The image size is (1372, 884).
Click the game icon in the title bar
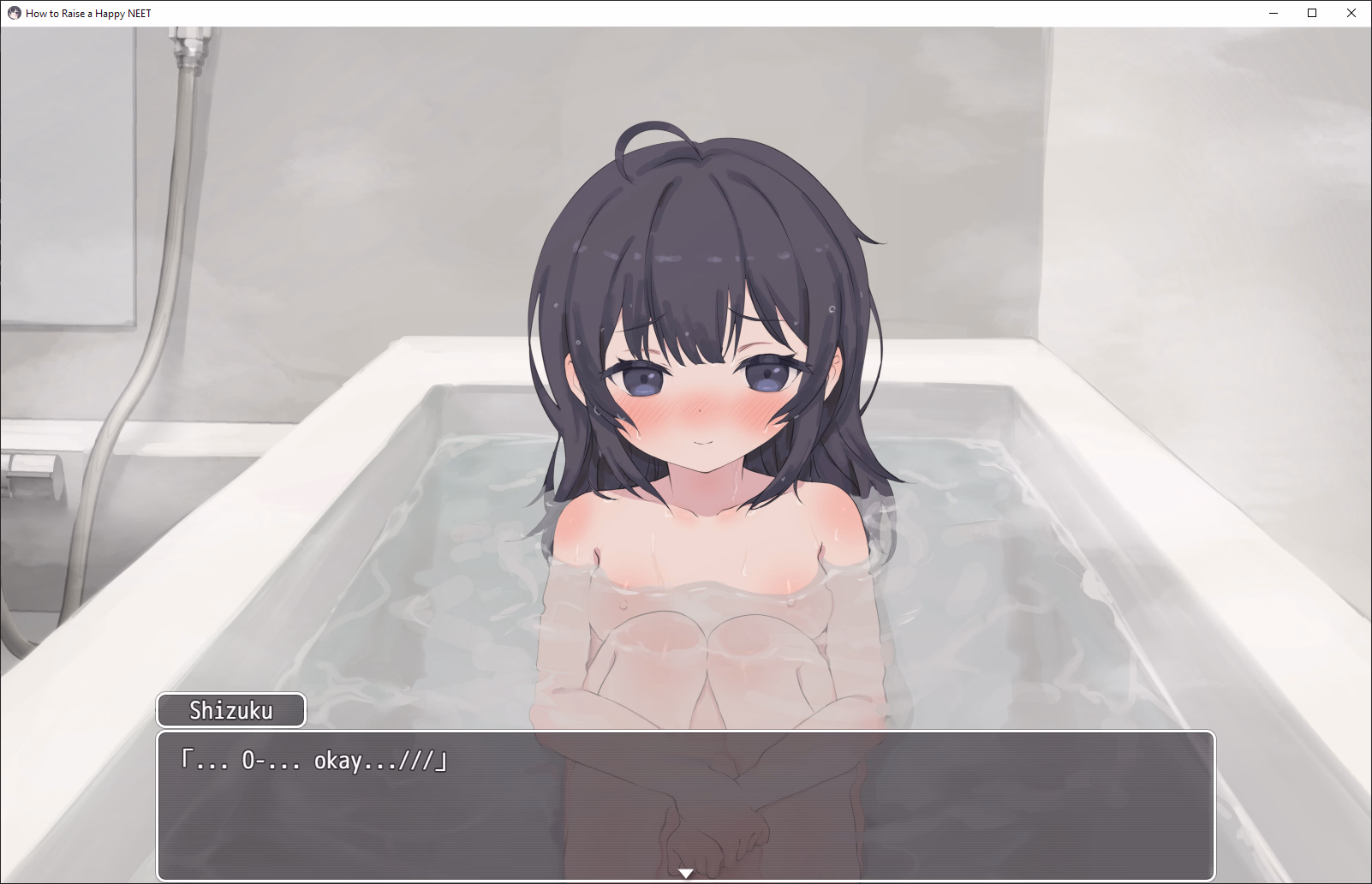(x=13, y=13)
